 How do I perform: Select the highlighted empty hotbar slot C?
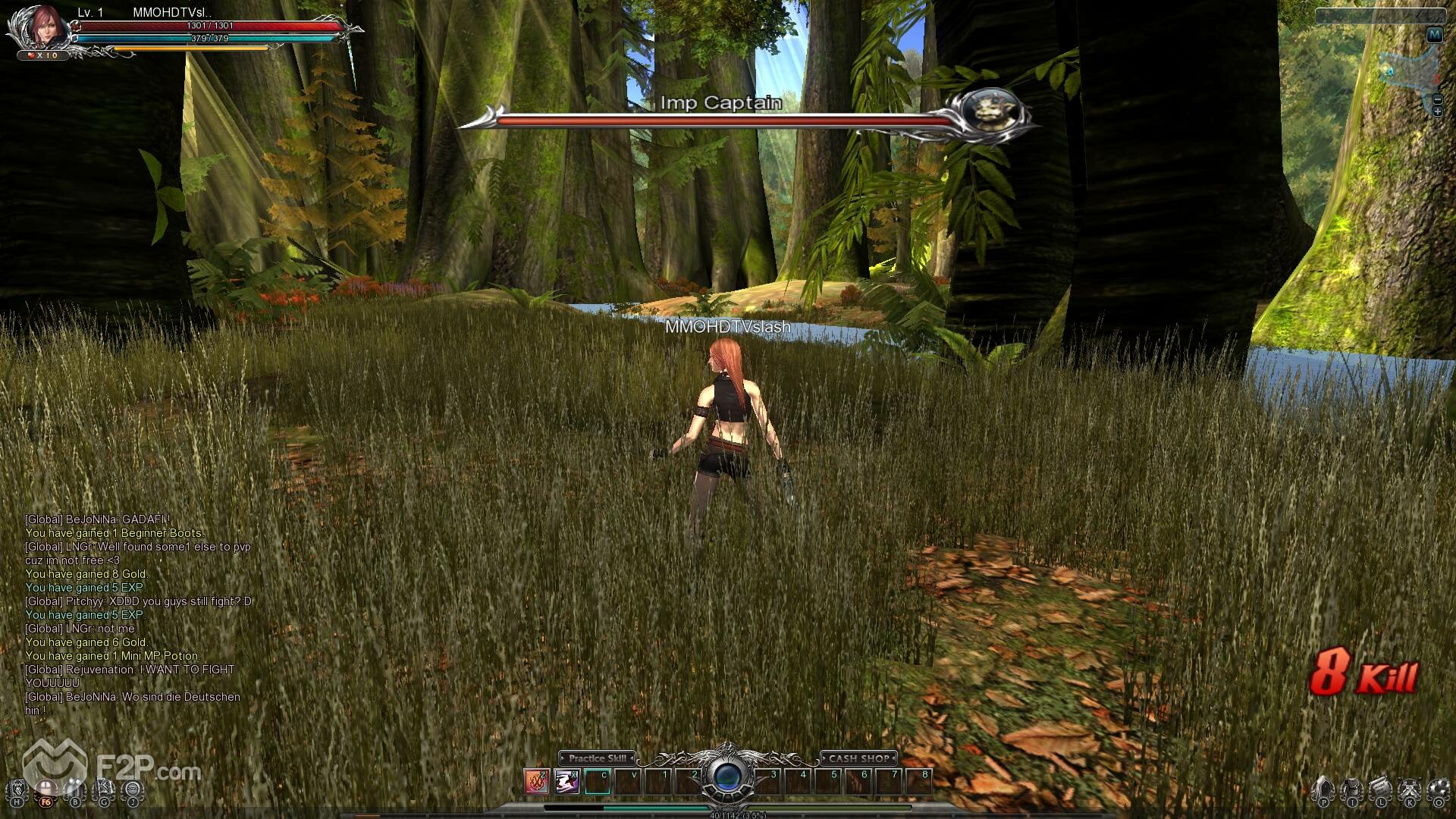coord(598,780)
